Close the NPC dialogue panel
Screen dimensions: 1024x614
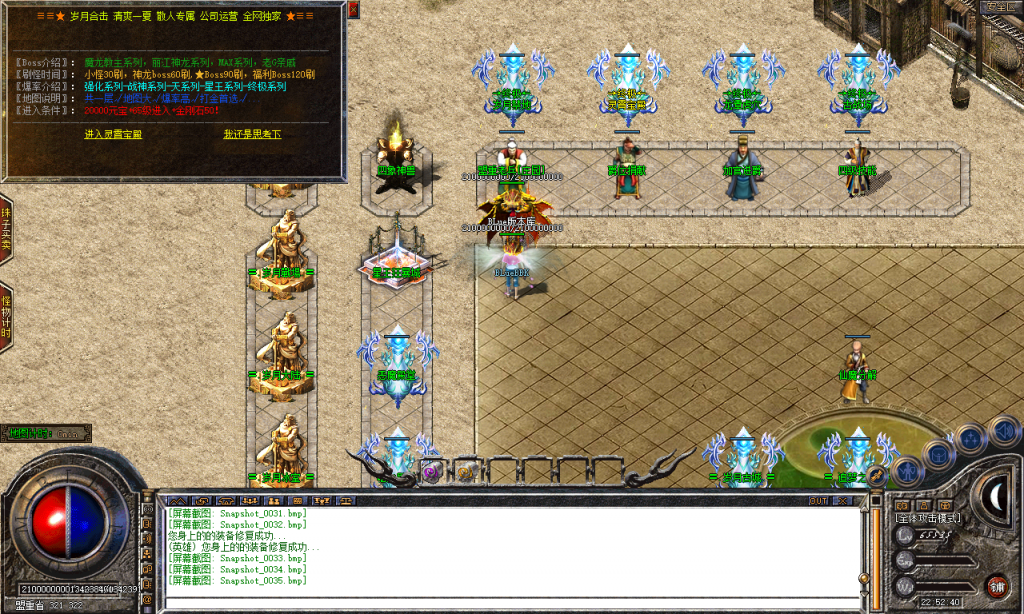354,9
